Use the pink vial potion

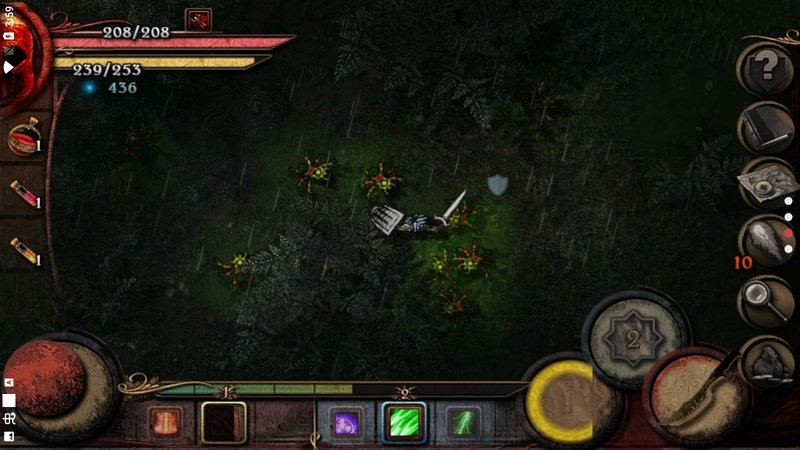[22, 194]
